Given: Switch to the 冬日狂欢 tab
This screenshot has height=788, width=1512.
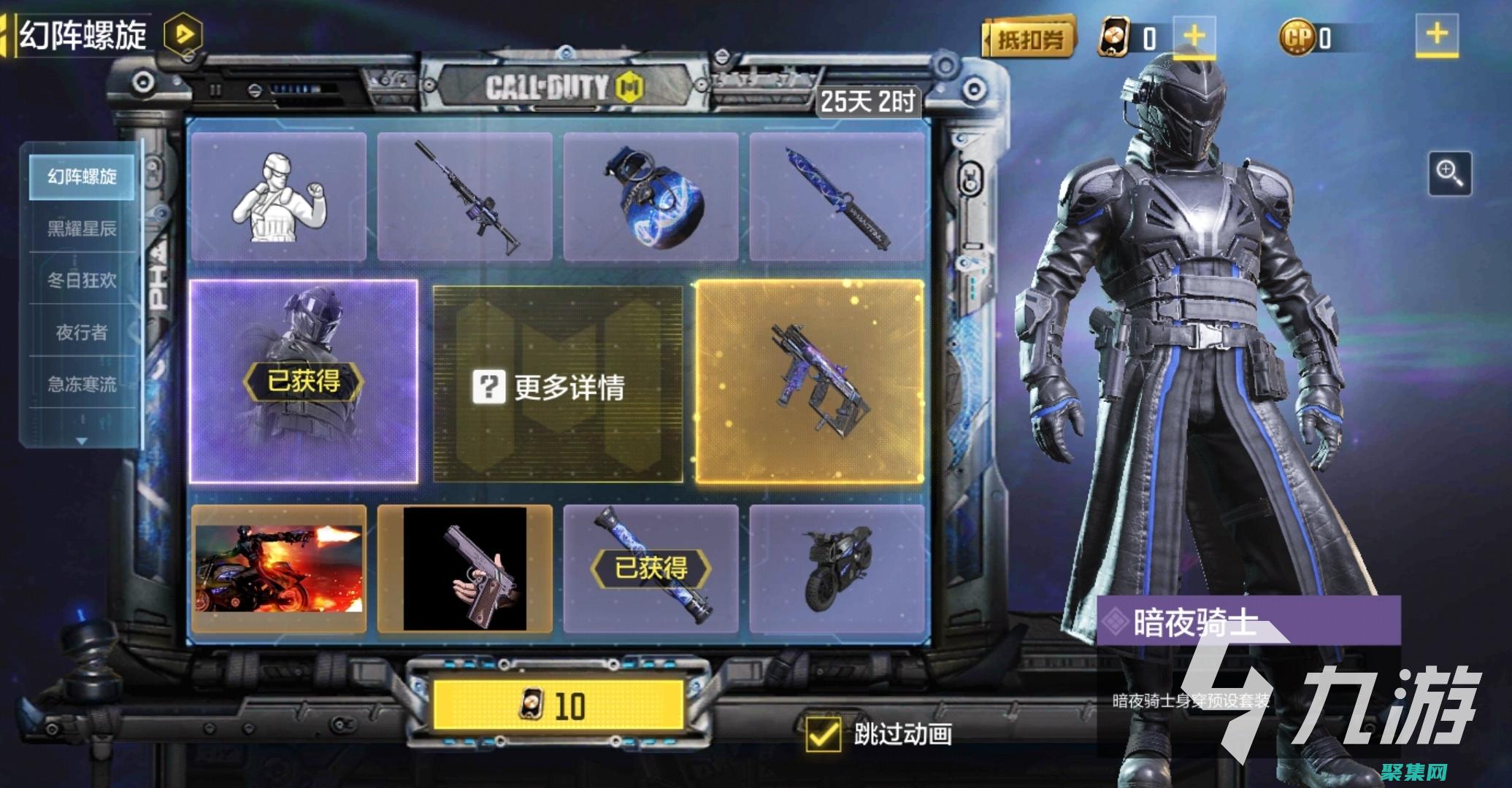Looking at the screenshot, I should (80, 283).
